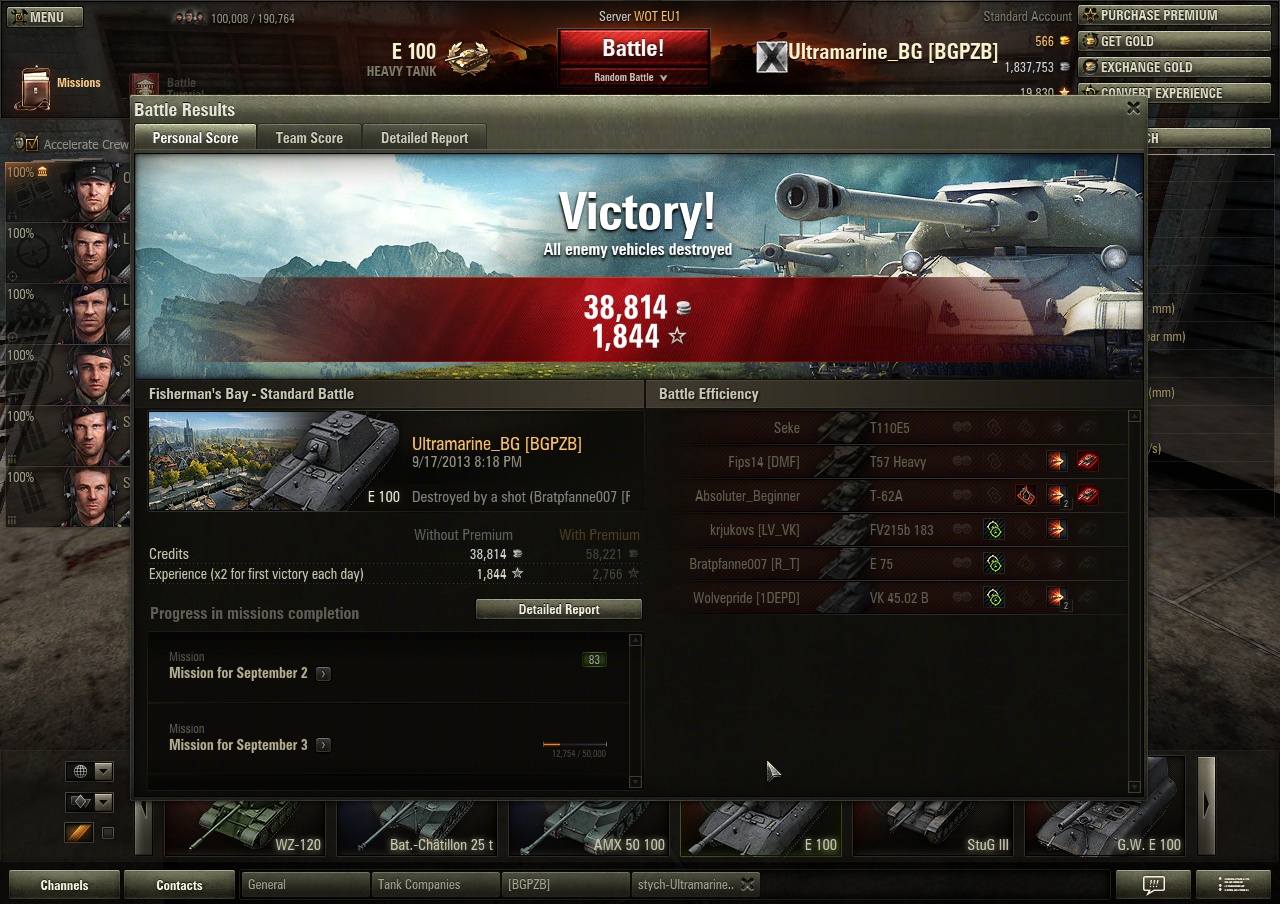The image size is (1280, 904).
Task: Open the Channels list
Action: pos(64,885)
